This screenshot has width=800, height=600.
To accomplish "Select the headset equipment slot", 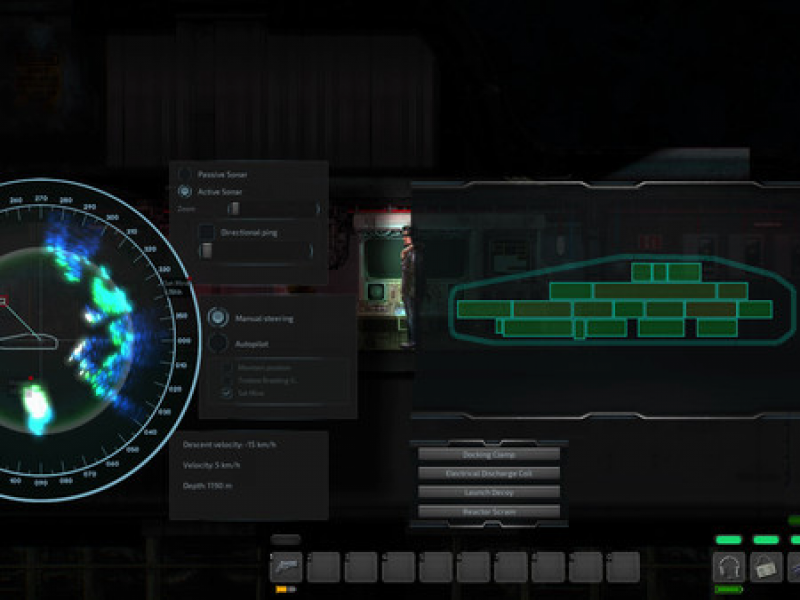I will 729,567.
